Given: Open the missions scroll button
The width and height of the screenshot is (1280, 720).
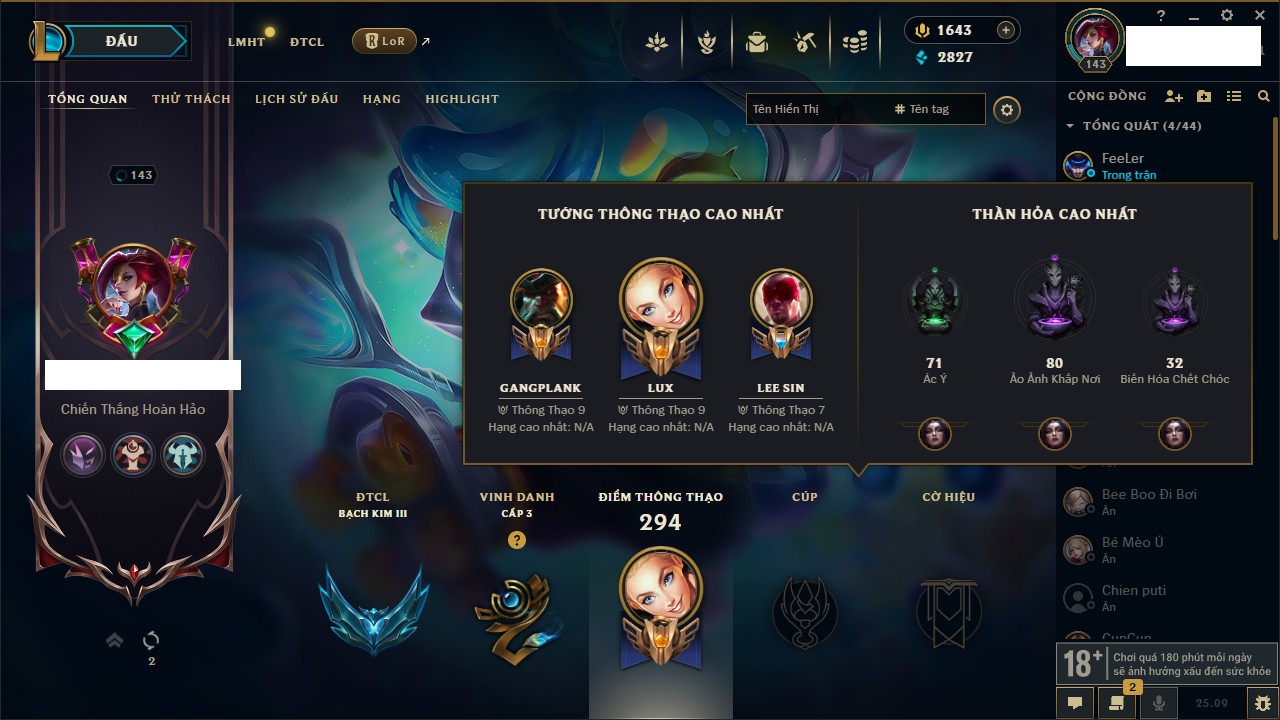Looking at the screenshot, I should [1117, 703].
